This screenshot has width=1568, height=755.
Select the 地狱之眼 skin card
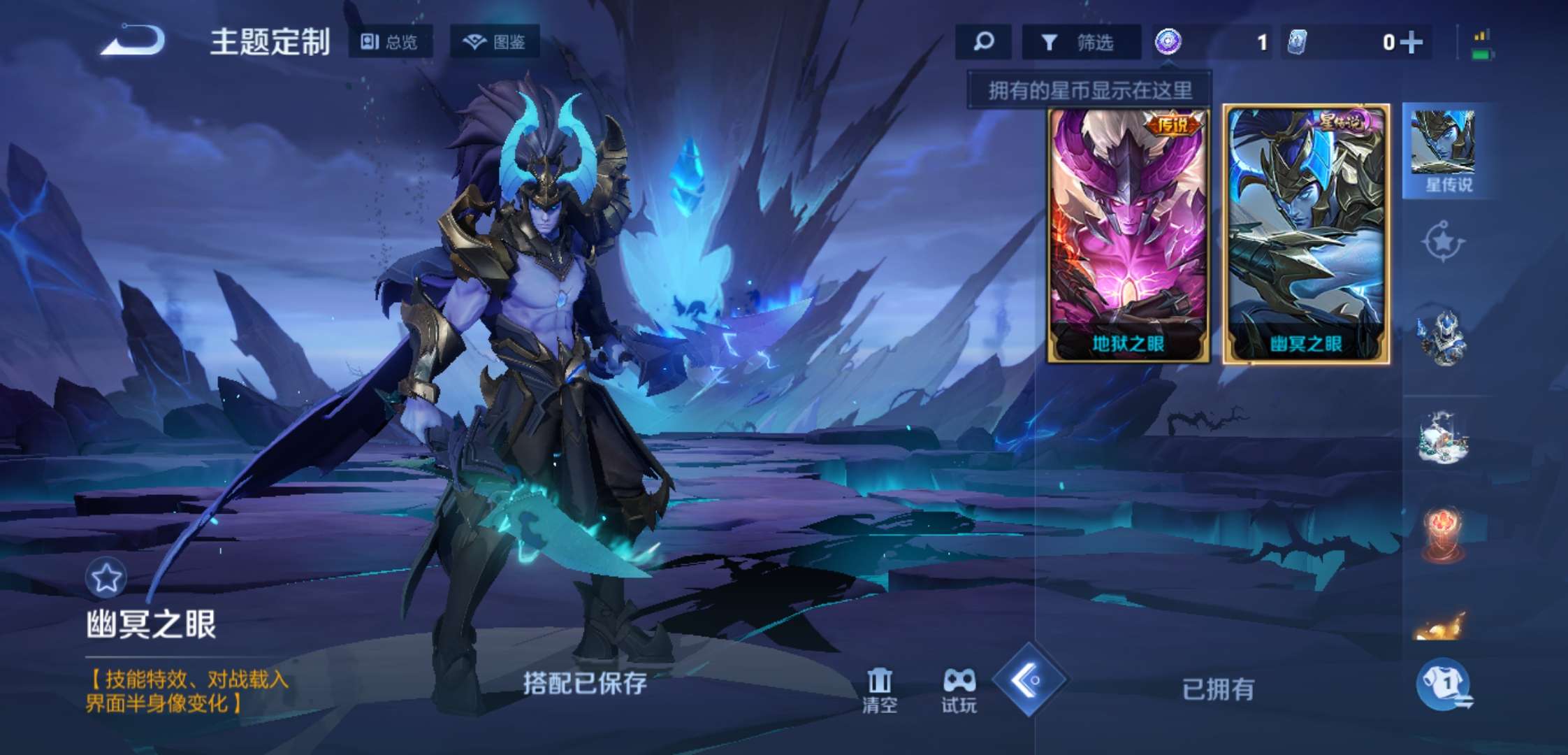point(1128,234)
